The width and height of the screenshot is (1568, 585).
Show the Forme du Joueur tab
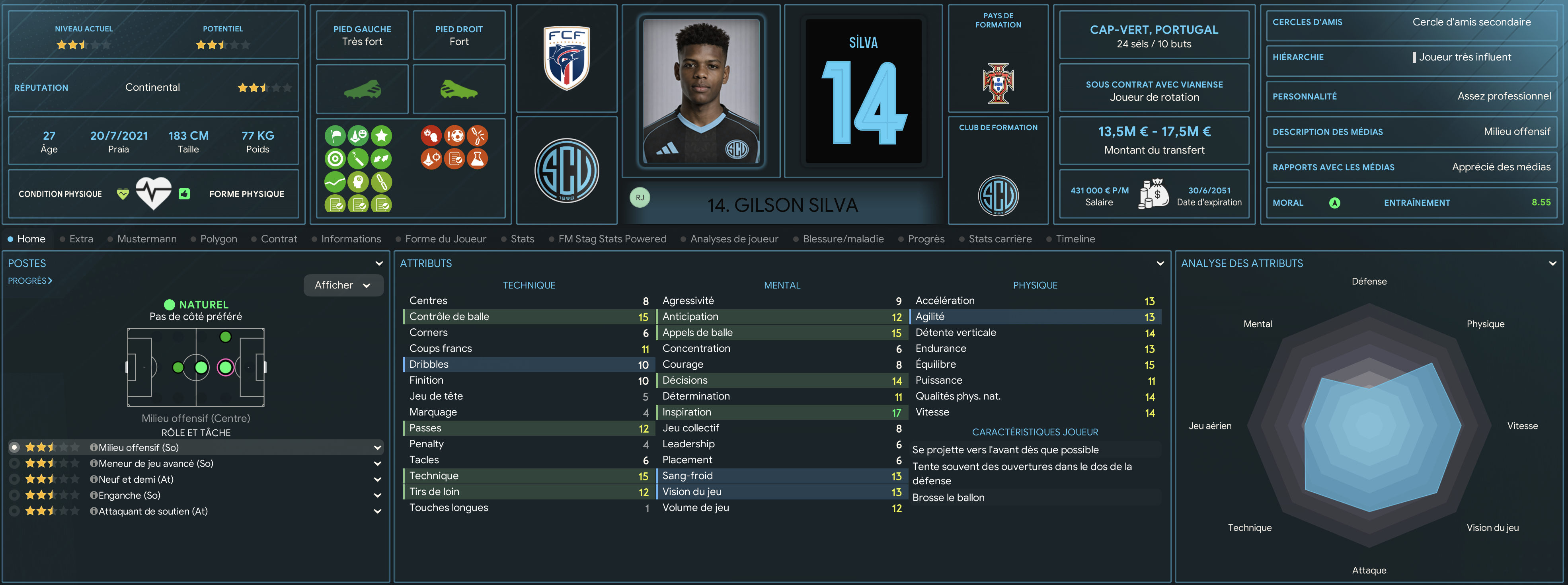pyautogui.click(x=446, y=239)
